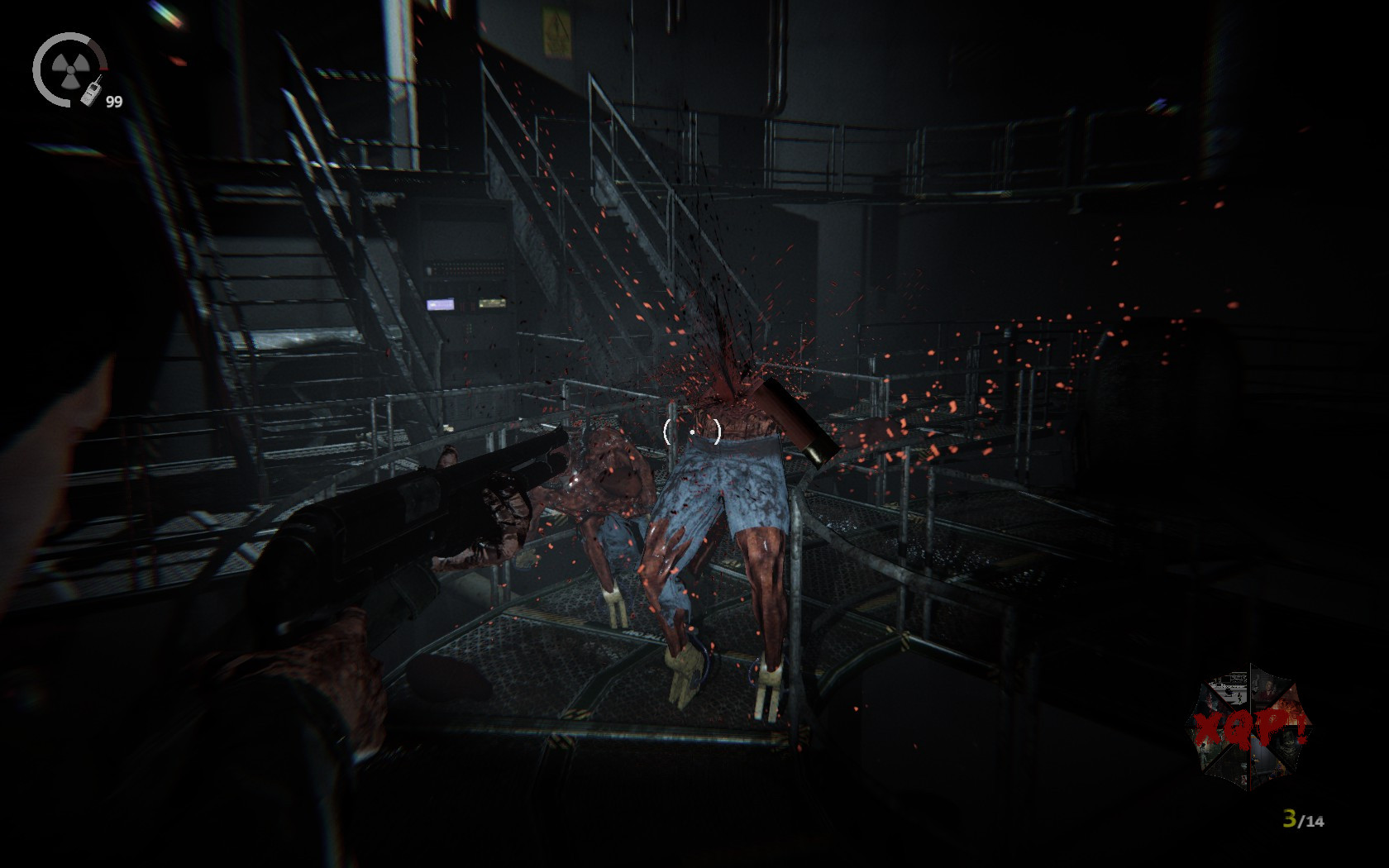Select the walkie-talkie radio icon
1389x868 pixels.
click(92, 91)
